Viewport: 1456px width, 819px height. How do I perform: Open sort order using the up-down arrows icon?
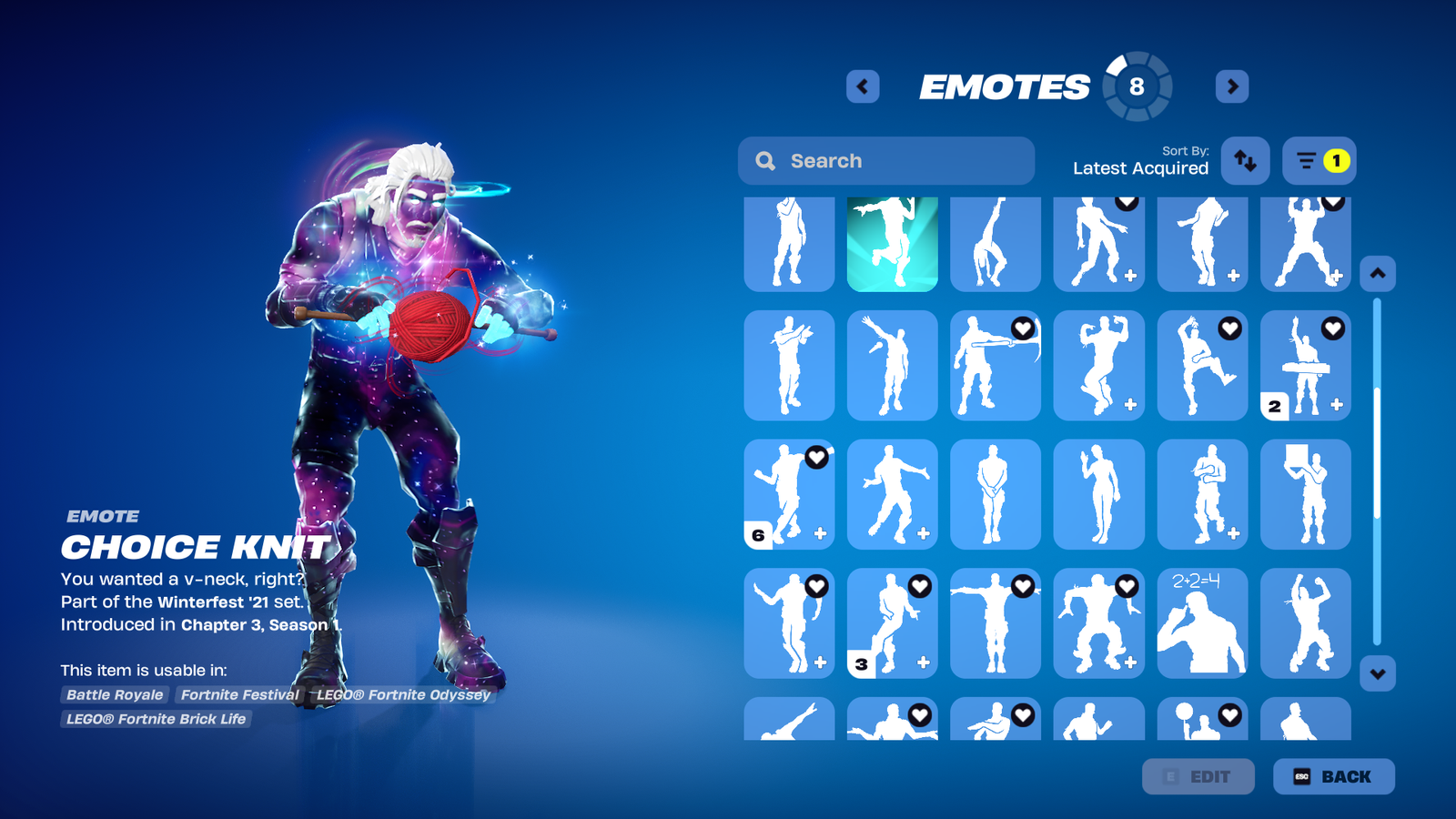[x=1245, y=160]
